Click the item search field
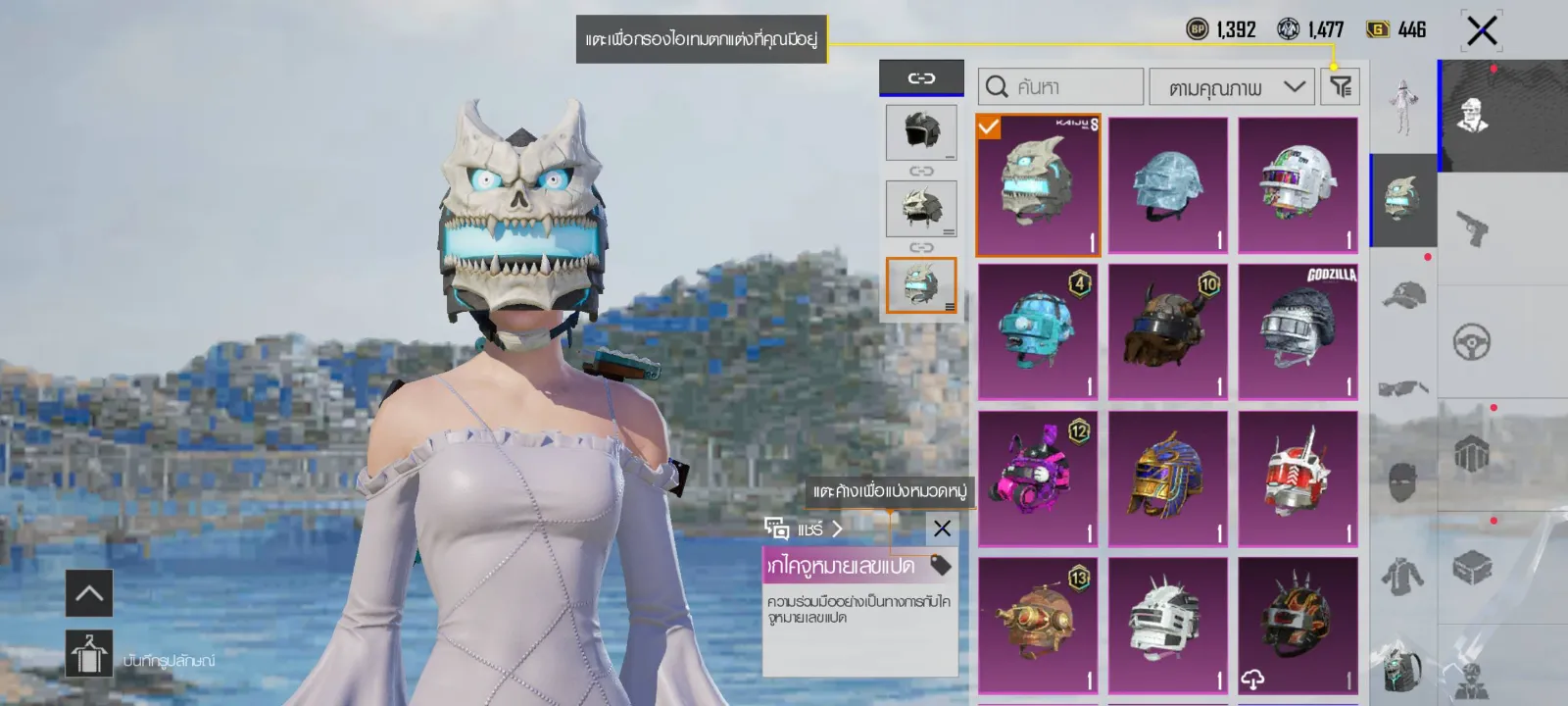Viewport: 1568px width, 706px height. coord(1060,87)
